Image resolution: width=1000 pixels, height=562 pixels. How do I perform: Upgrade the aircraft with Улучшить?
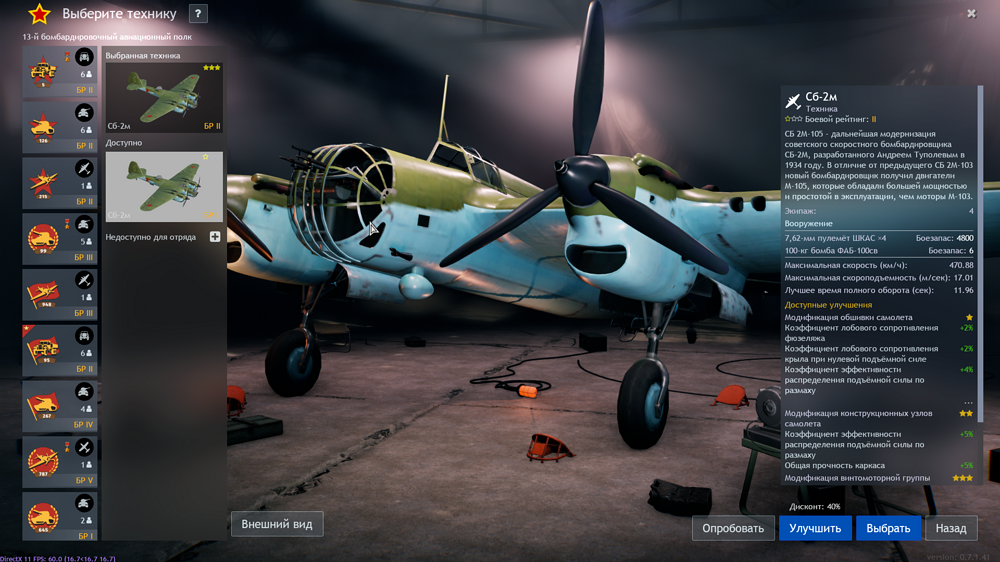[x=815, y=528]
